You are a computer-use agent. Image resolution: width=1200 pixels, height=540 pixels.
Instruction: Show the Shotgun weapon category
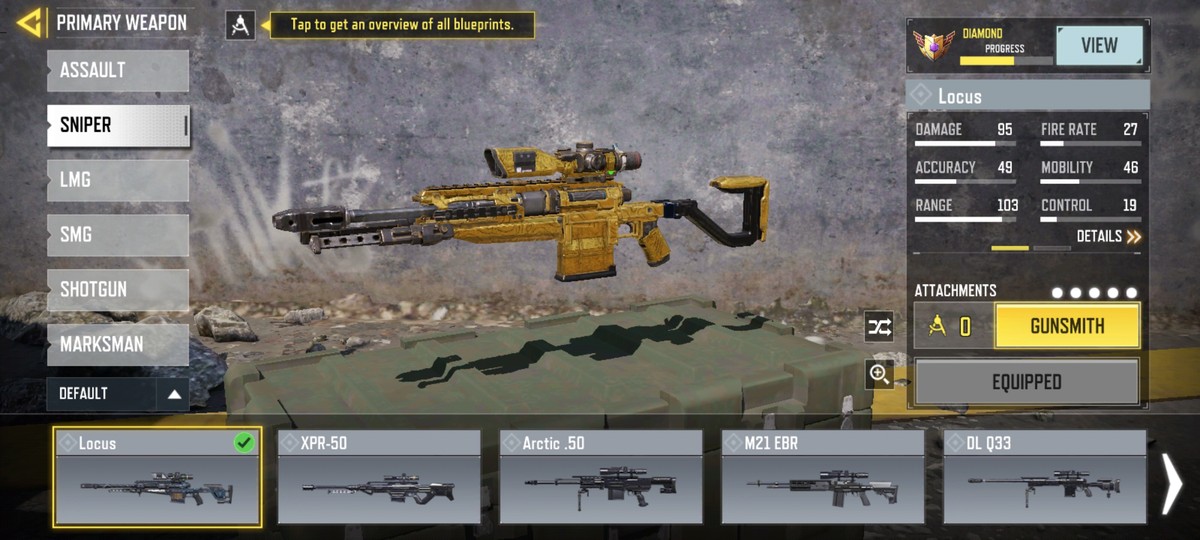[117, 290]
